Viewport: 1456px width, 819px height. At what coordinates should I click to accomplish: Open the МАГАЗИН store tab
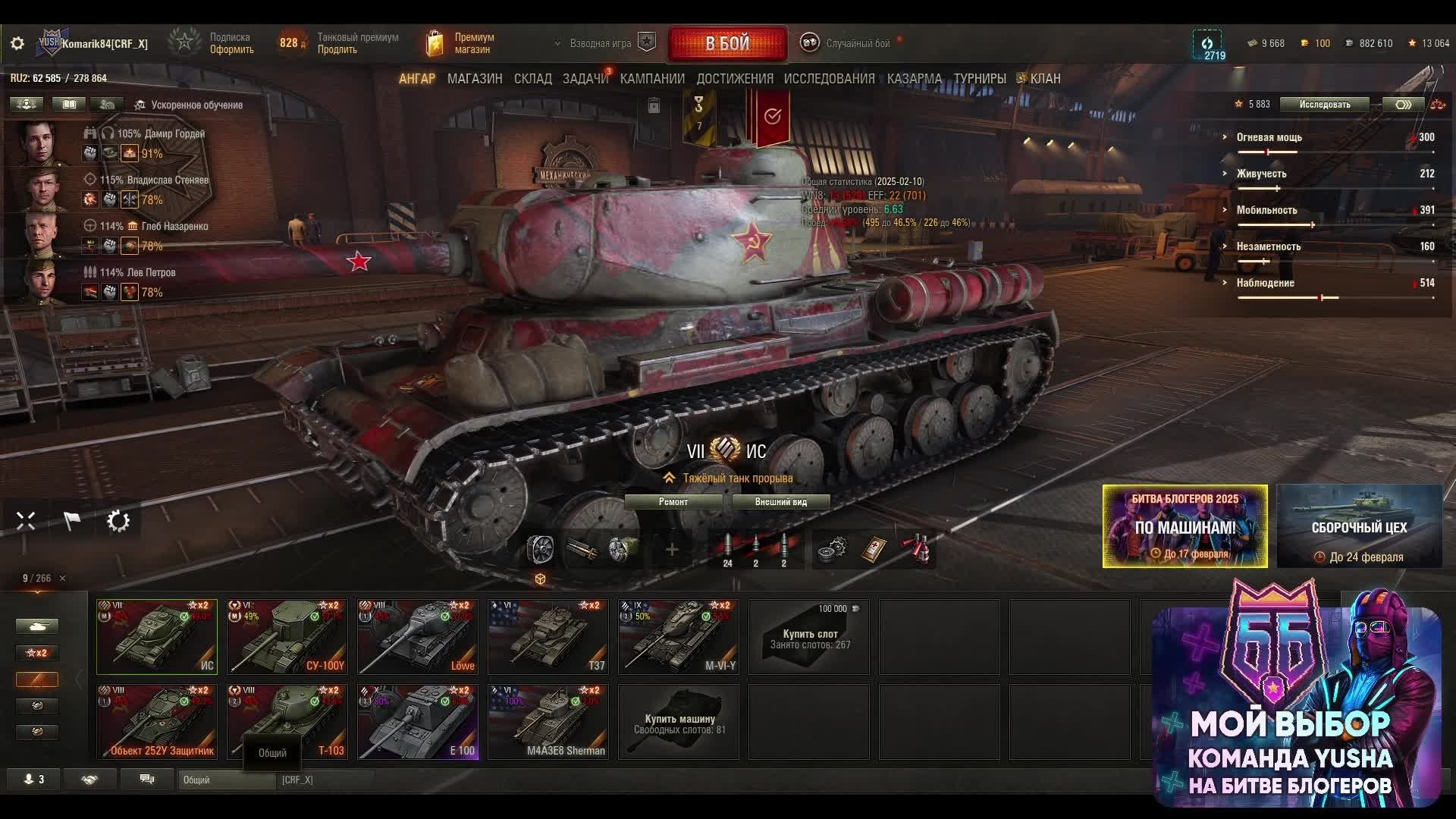475,79
